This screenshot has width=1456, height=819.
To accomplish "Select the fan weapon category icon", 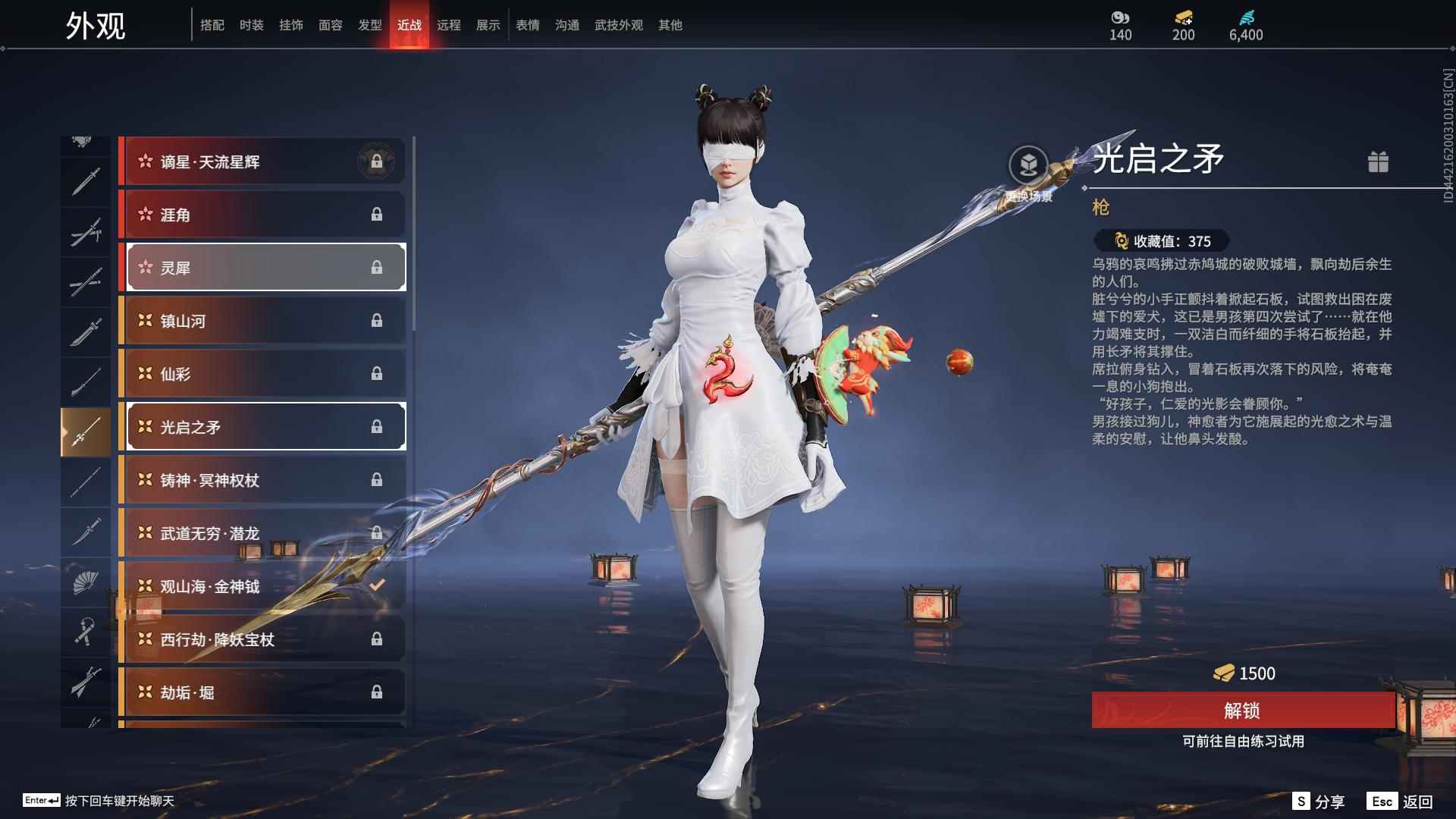I will point(85,584).
